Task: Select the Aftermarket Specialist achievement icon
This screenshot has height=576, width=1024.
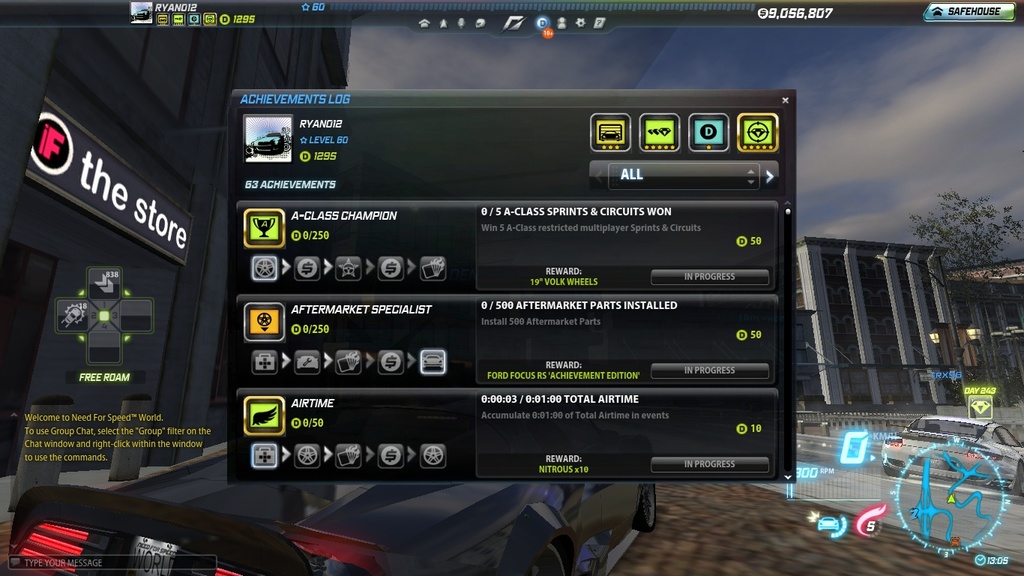Action: click(x=264, y=322)
